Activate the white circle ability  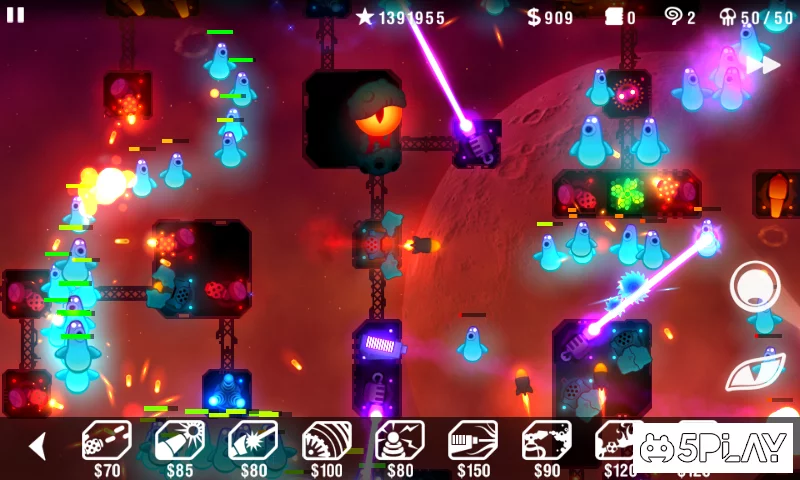pos(755,286)
